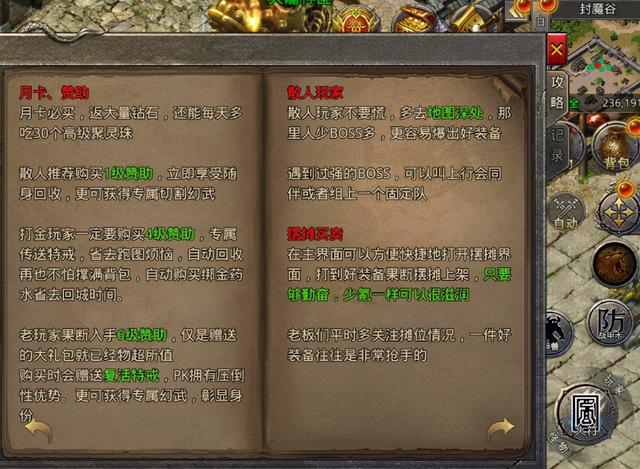This screenshot has width=640, height=469.
Task: Toggle 自动 auto-combat
Action: coord(567,214)
